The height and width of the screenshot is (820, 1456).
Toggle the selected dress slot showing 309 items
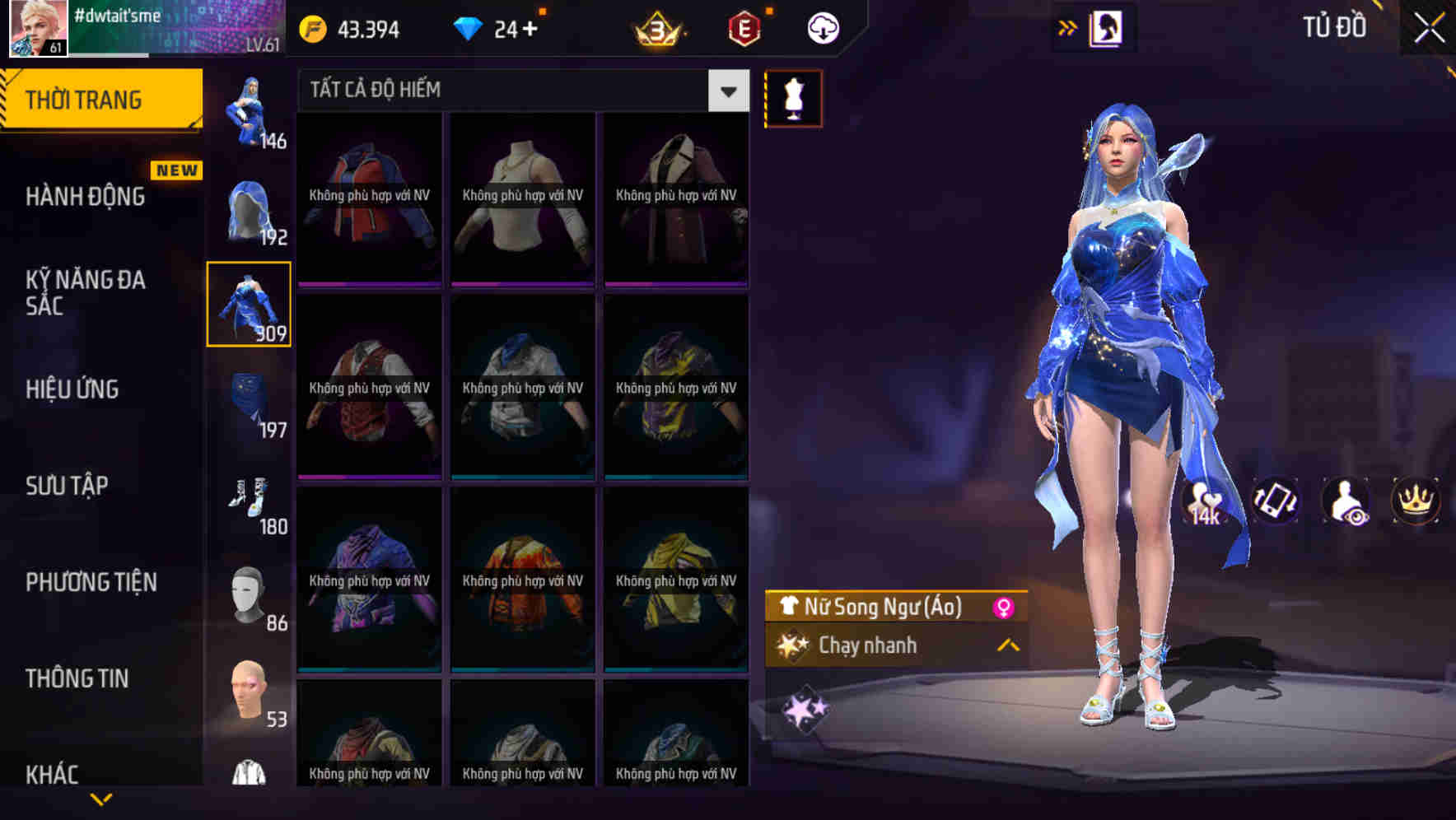click(250, 303)
